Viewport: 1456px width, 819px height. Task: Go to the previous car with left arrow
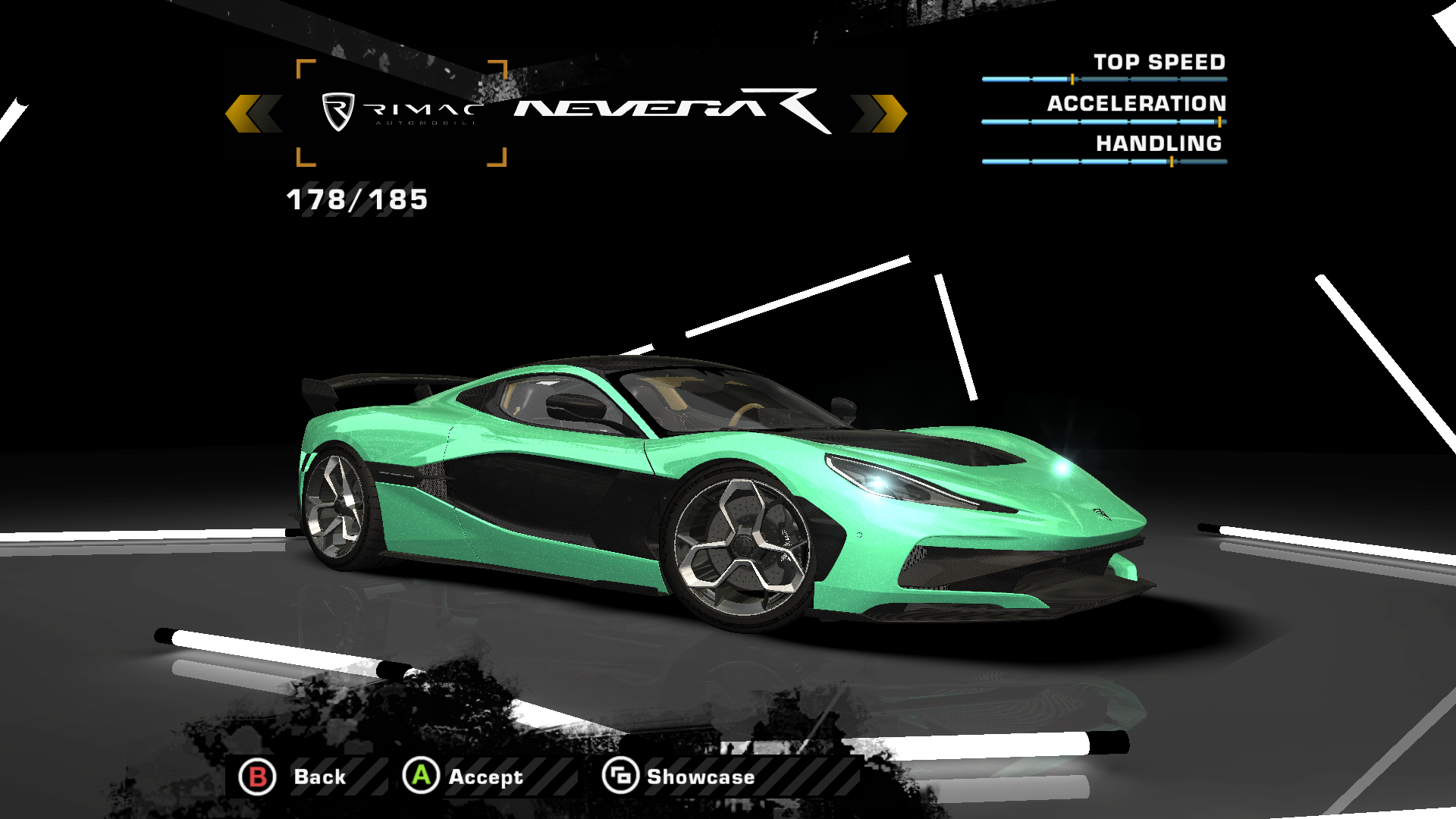[x=253, y=114]
